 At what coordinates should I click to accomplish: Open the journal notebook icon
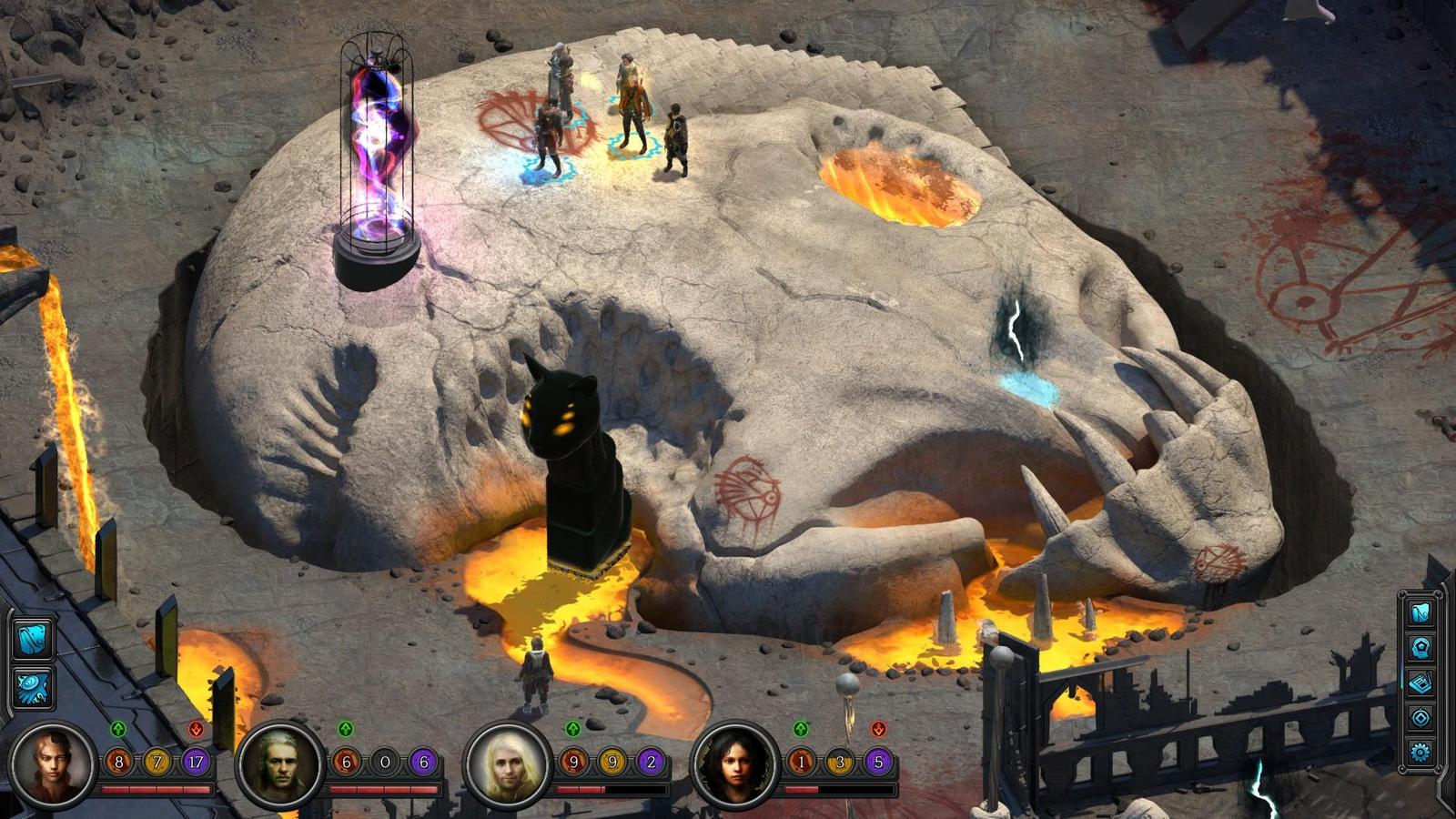pos(1421,682)
